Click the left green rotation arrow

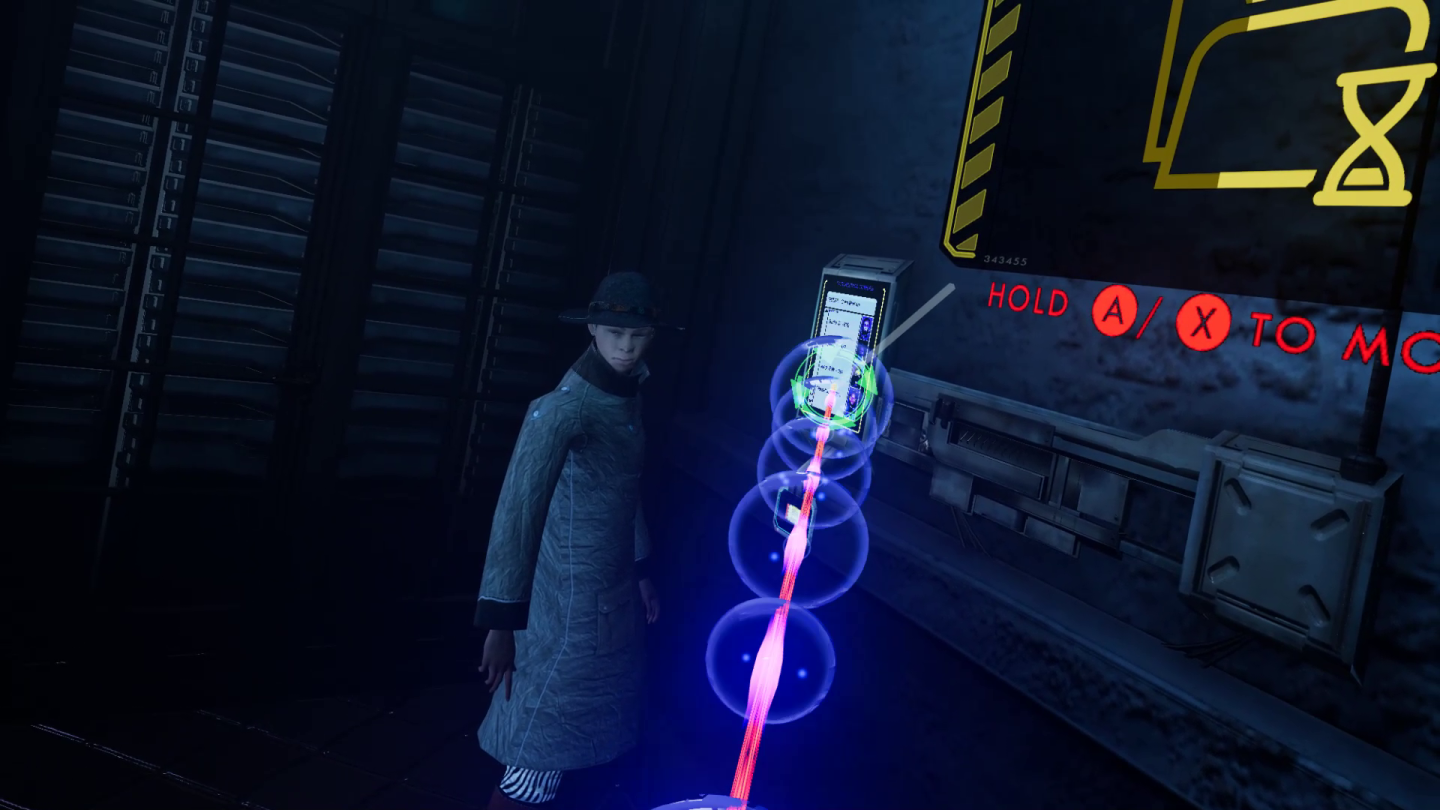pyautogui.click(x=798, y=388)
